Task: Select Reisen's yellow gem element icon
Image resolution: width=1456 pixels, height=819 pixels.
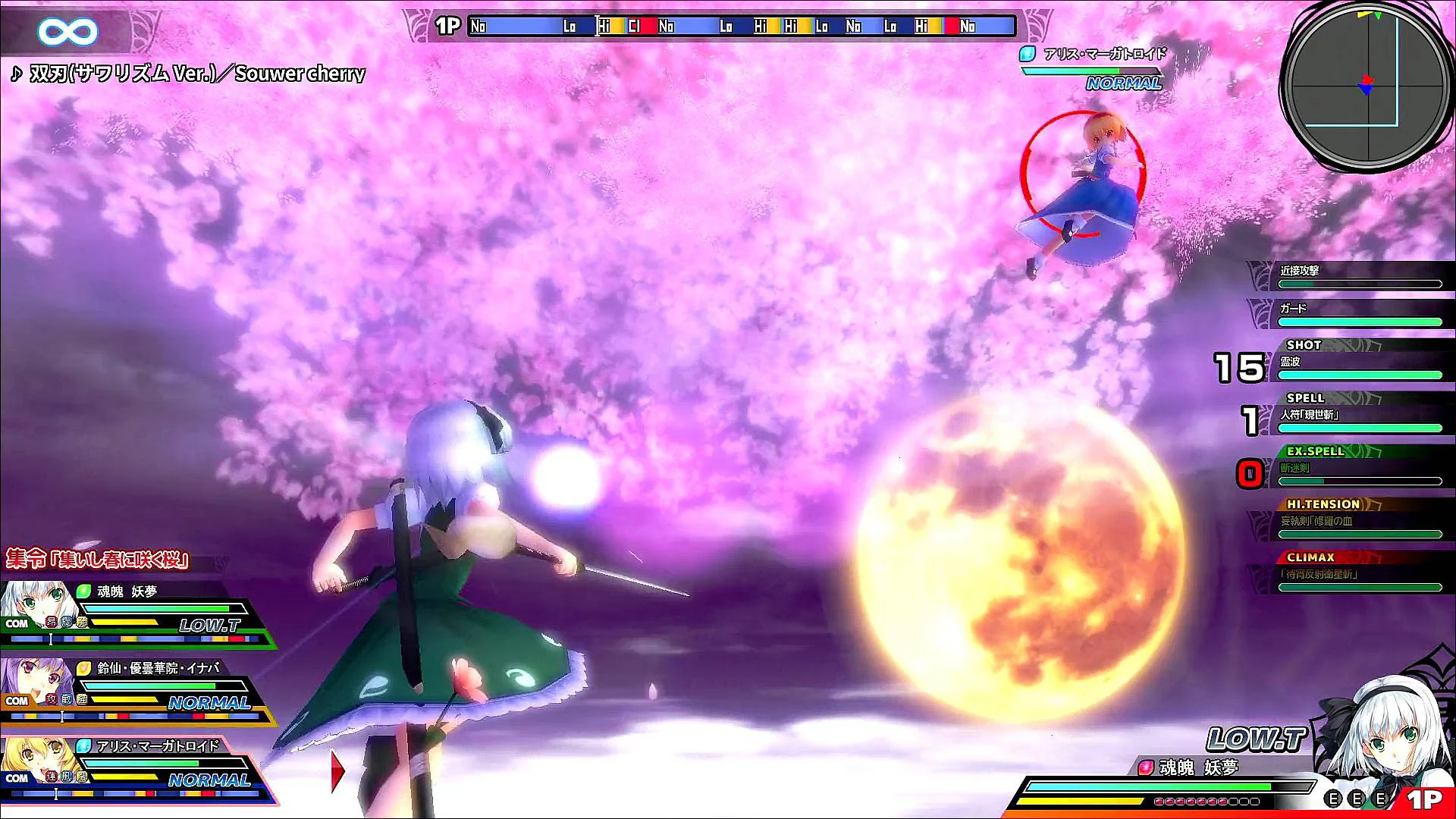Action: point(82,668)
